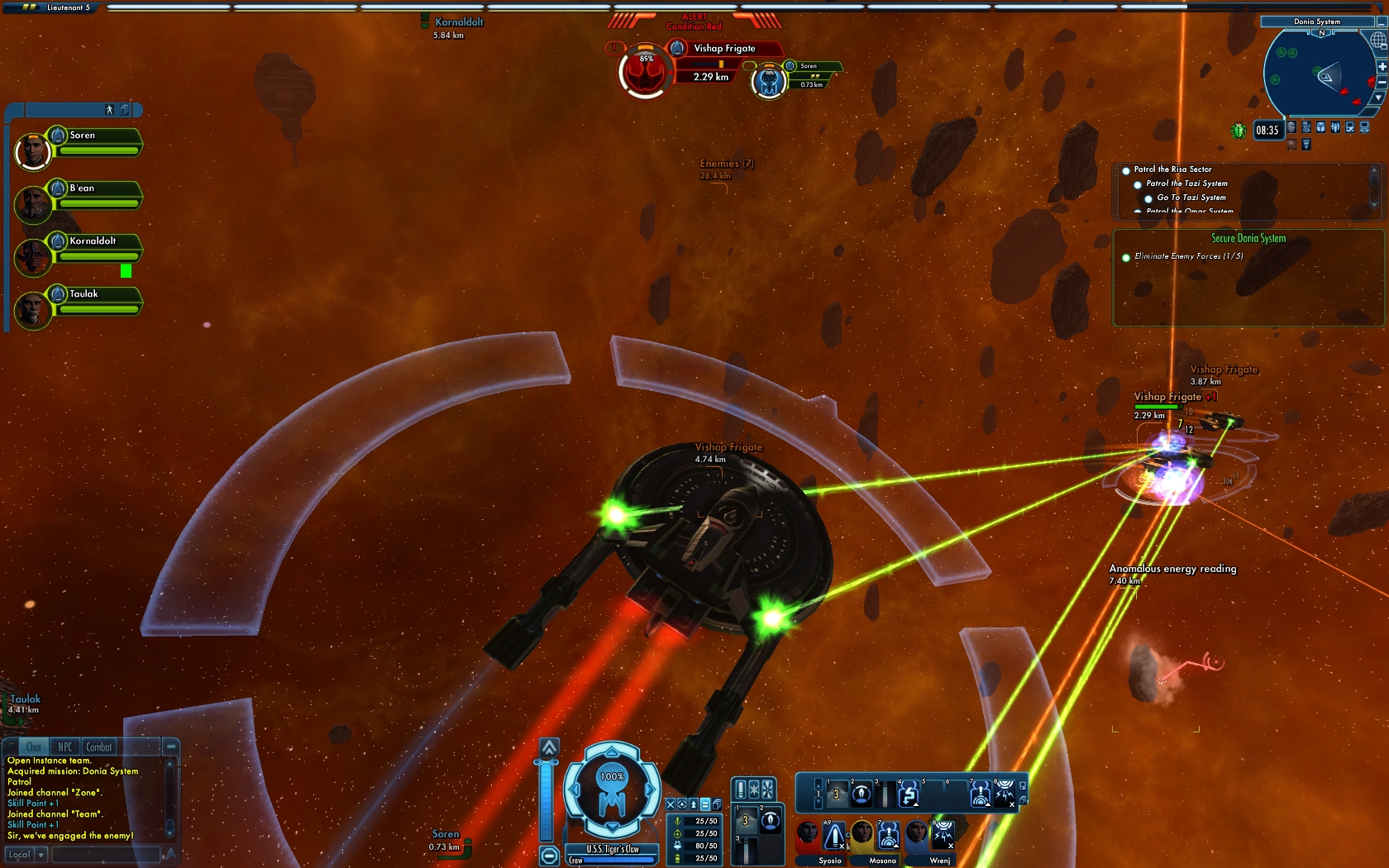
Task: Switch to the Combat log tab
Action: tap(98, 746)
